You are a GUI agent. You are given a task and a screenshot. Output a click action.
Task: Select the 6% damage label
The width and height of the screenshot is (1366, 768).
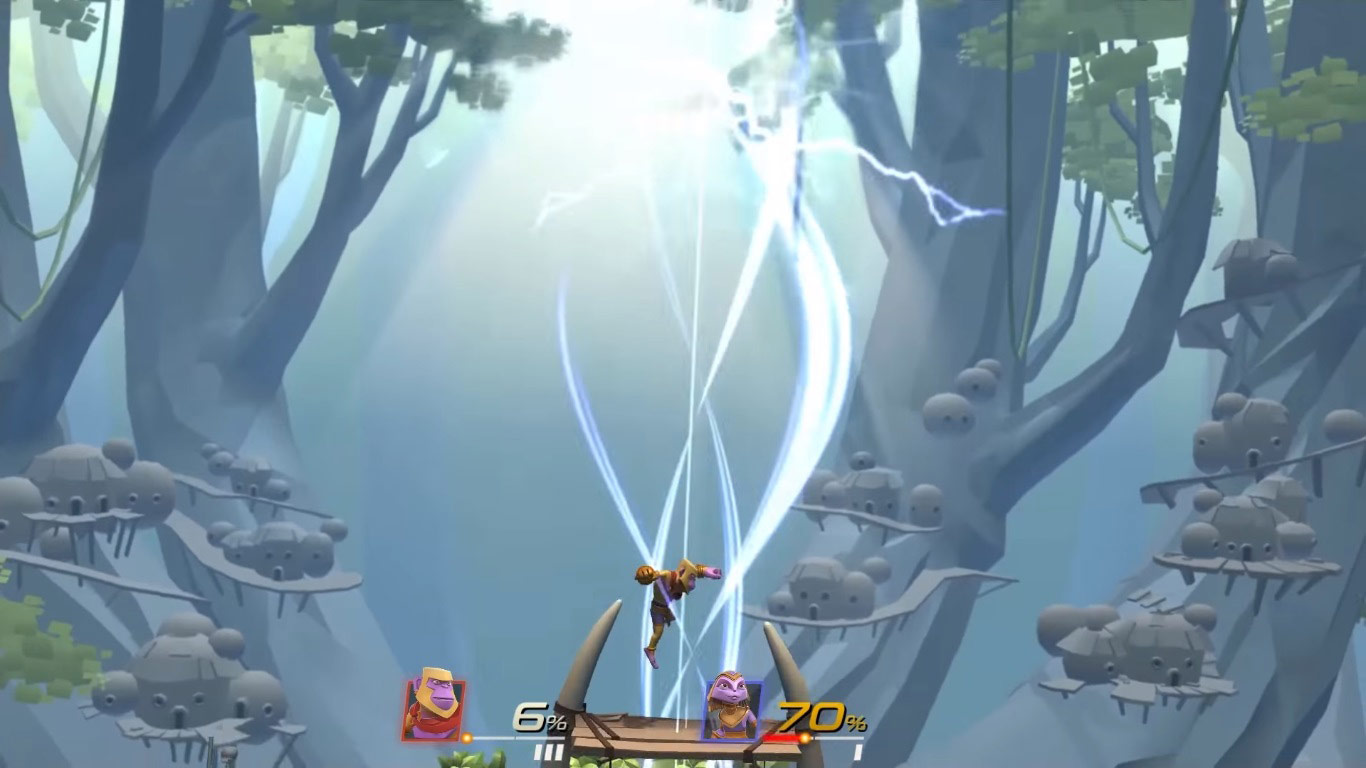tap(530, 718)
